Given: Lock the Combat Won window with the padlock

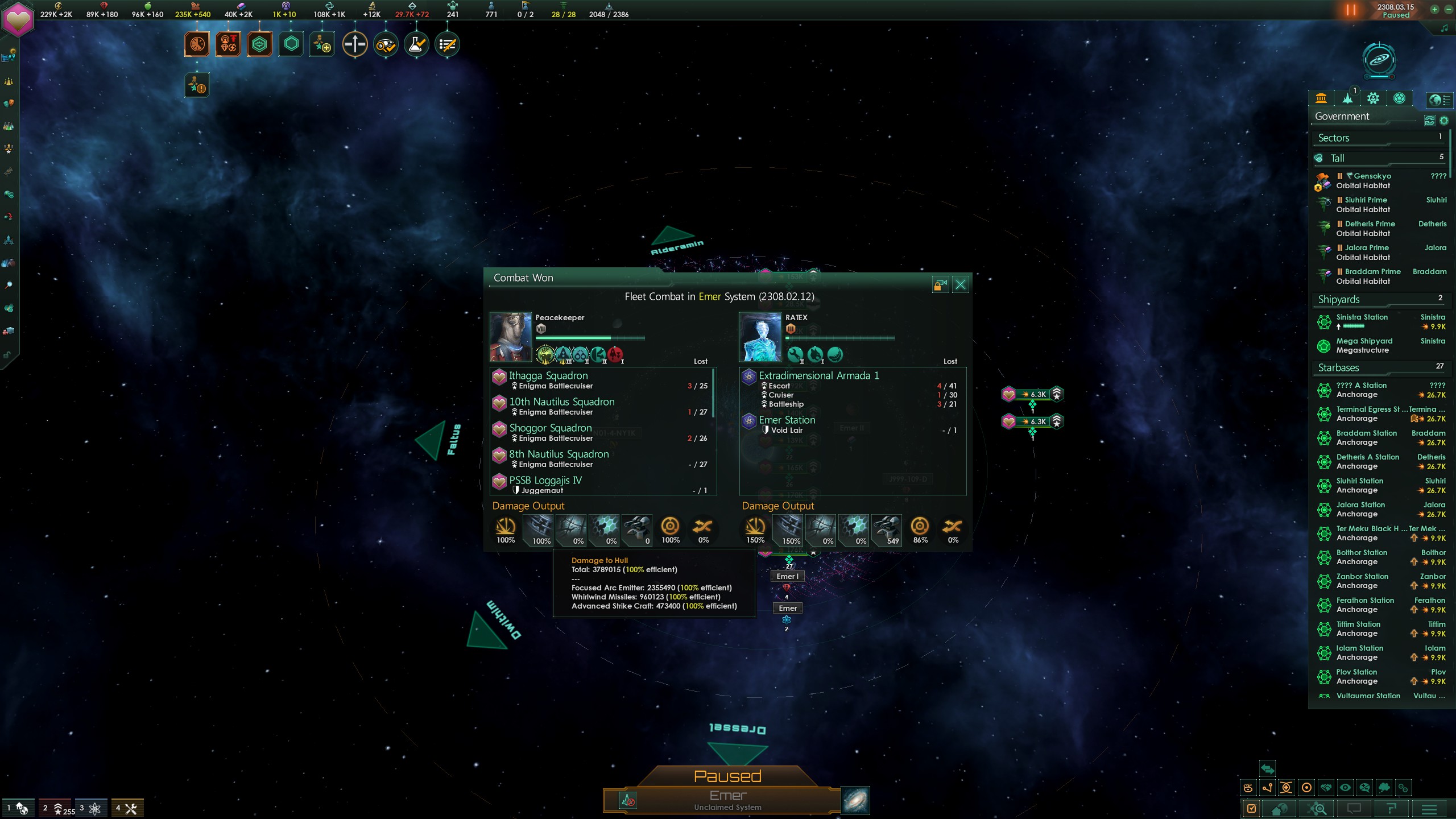Looking at the screenshot, I should [939, 284].
